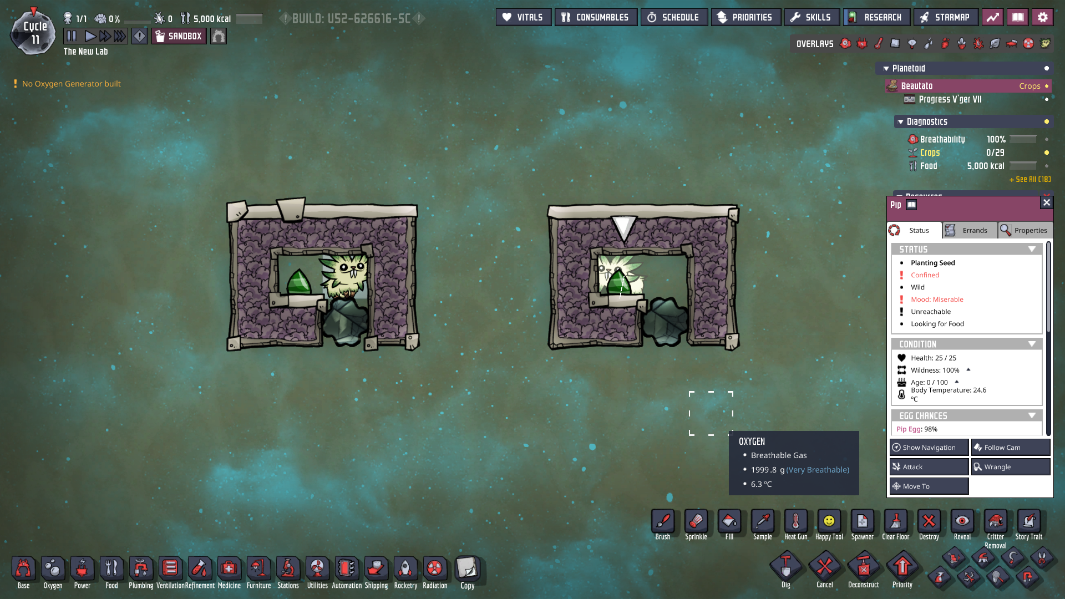The width and height of the screenshot is (1065, 599).
Task: Open the Research tree
Action: coord(875,17)
